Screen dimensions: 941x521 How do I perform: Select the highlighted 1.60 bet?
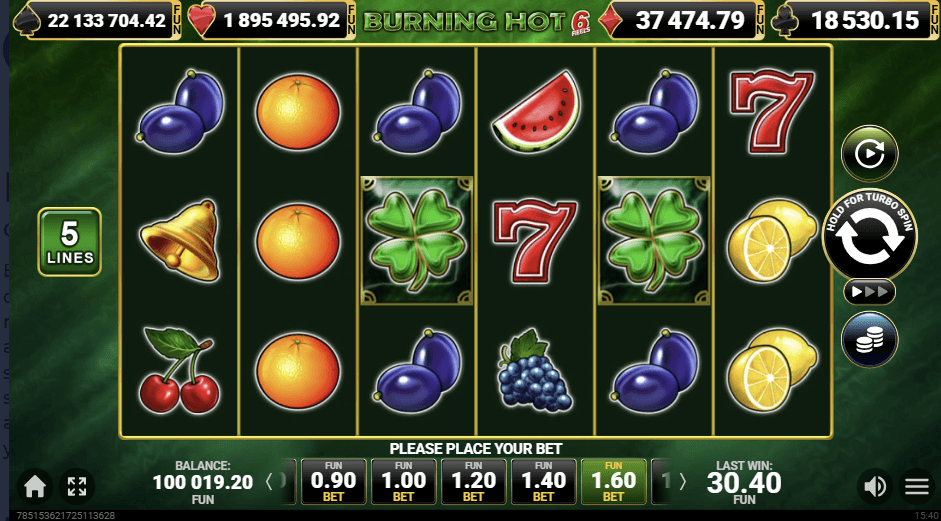pyautogui.click(x=613, y=482)
